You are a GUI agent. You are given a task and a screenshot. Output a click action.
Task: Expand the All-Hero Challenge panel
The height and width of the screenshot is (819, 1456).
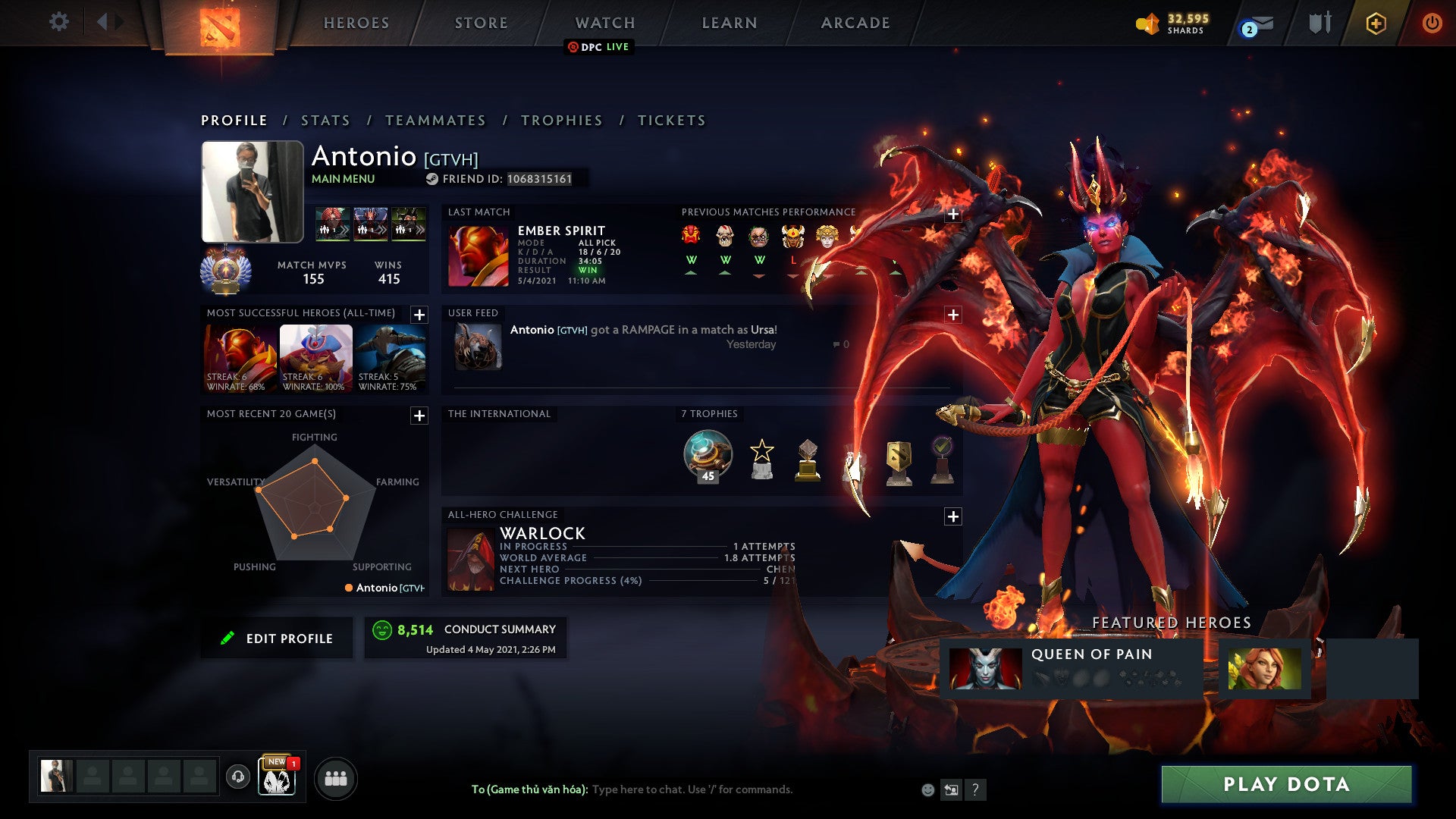pyautogui.click(x=953, y=516)
